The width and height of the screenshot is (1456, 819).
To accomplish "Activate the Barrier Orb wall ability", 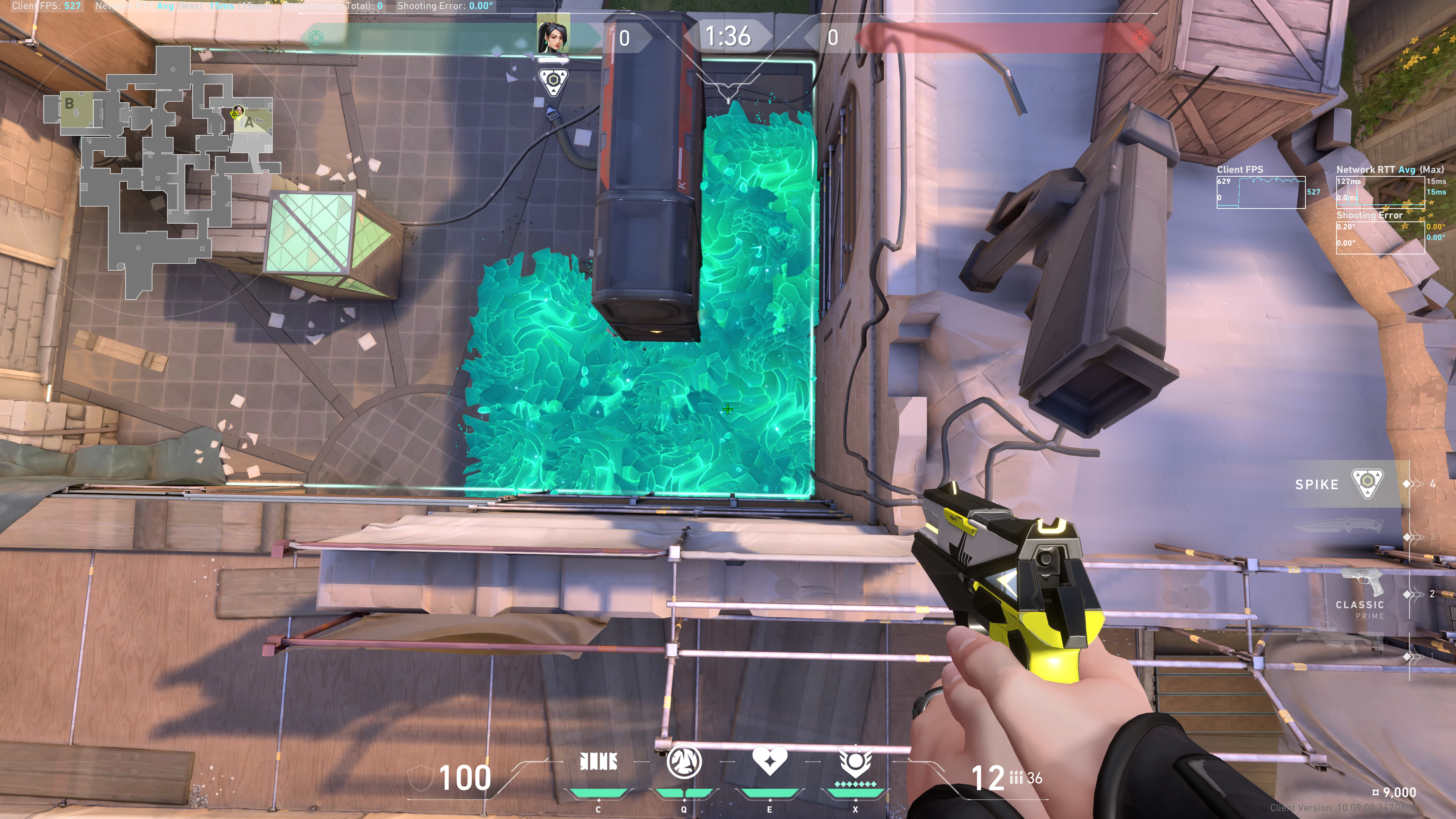I will click(598, 762).
